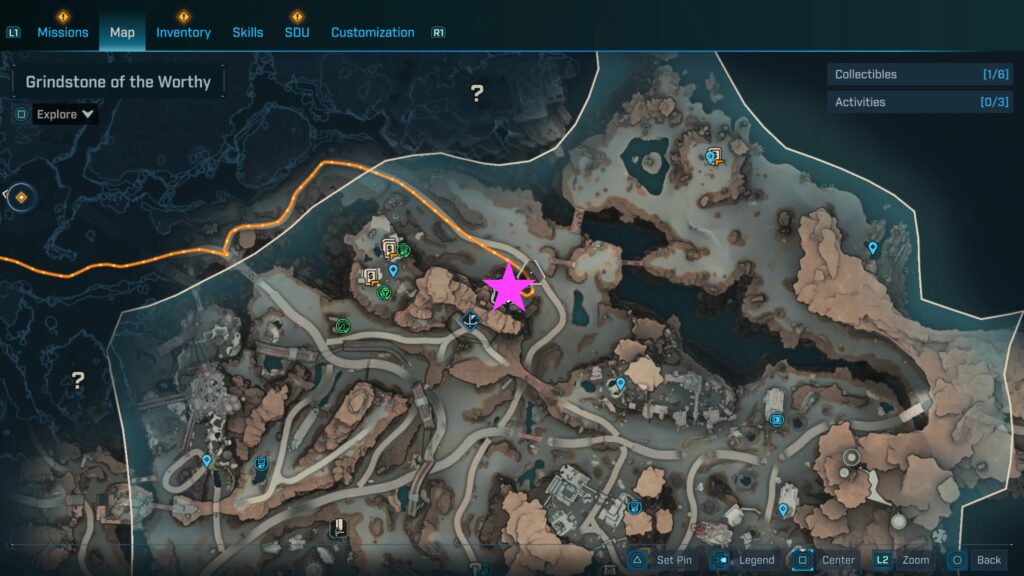Go to the Skills tab
The width and height of the screenshot is (1024, 576).
pyautogui.click(x=248, y=32)
